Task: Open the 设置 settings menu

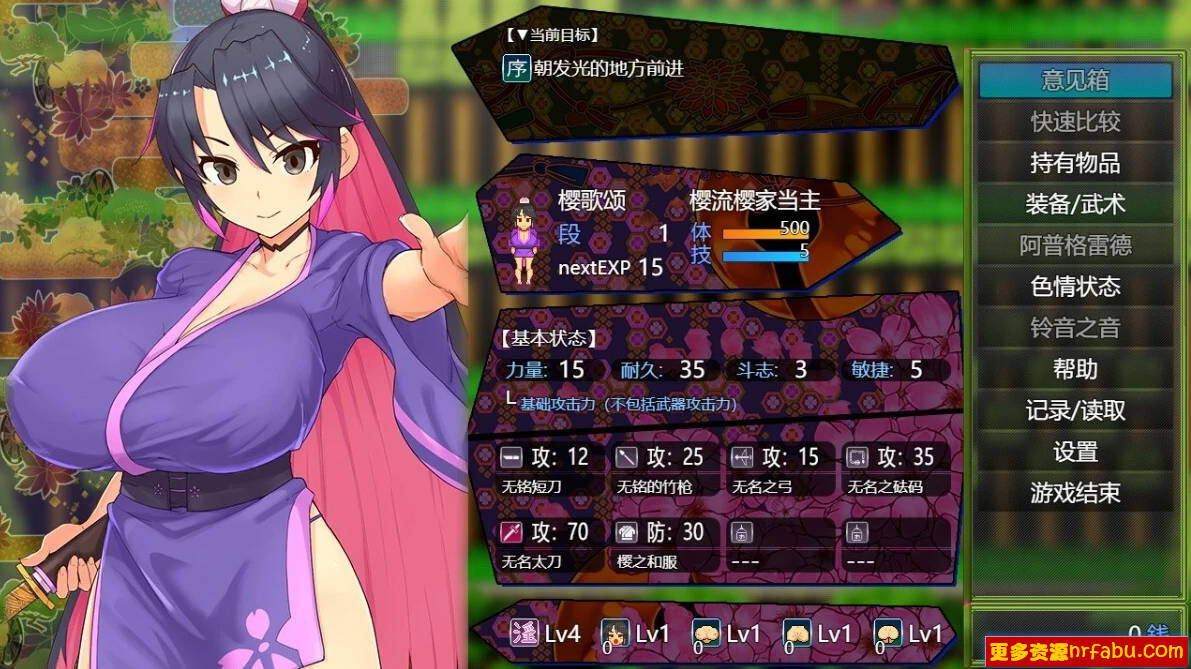Action: click(x=1075, y=452)
